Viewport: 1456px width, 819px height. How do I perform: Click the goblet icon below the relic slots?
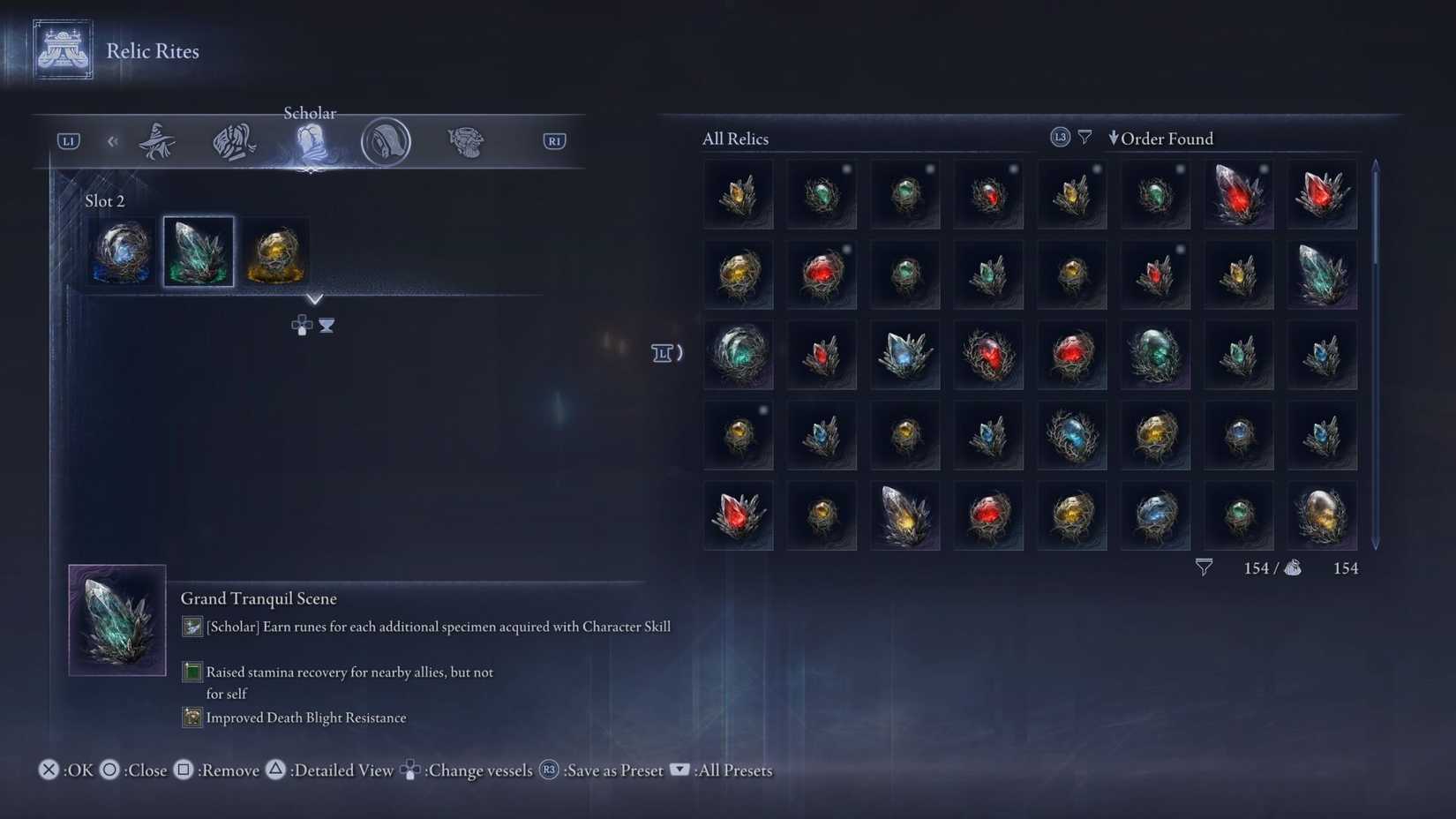[326, 325]
